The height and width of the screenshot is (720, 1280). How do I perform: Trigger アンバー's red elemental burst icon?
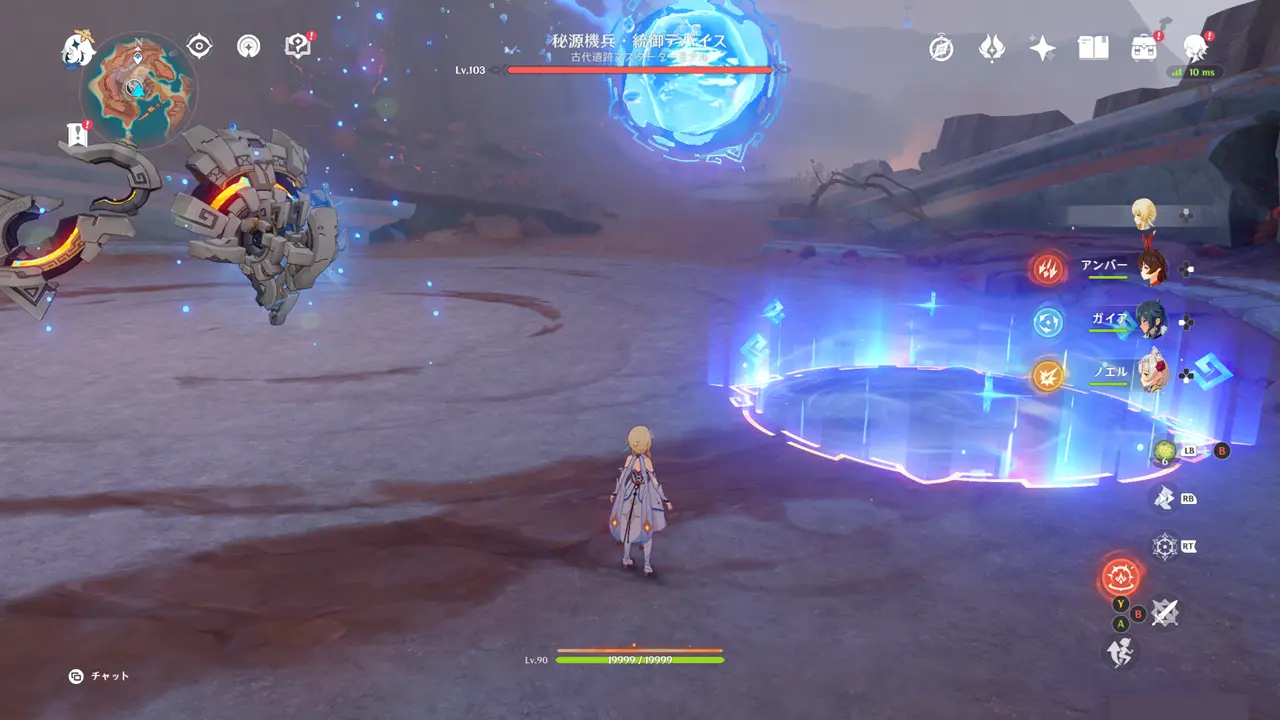tap(1048, 268)
